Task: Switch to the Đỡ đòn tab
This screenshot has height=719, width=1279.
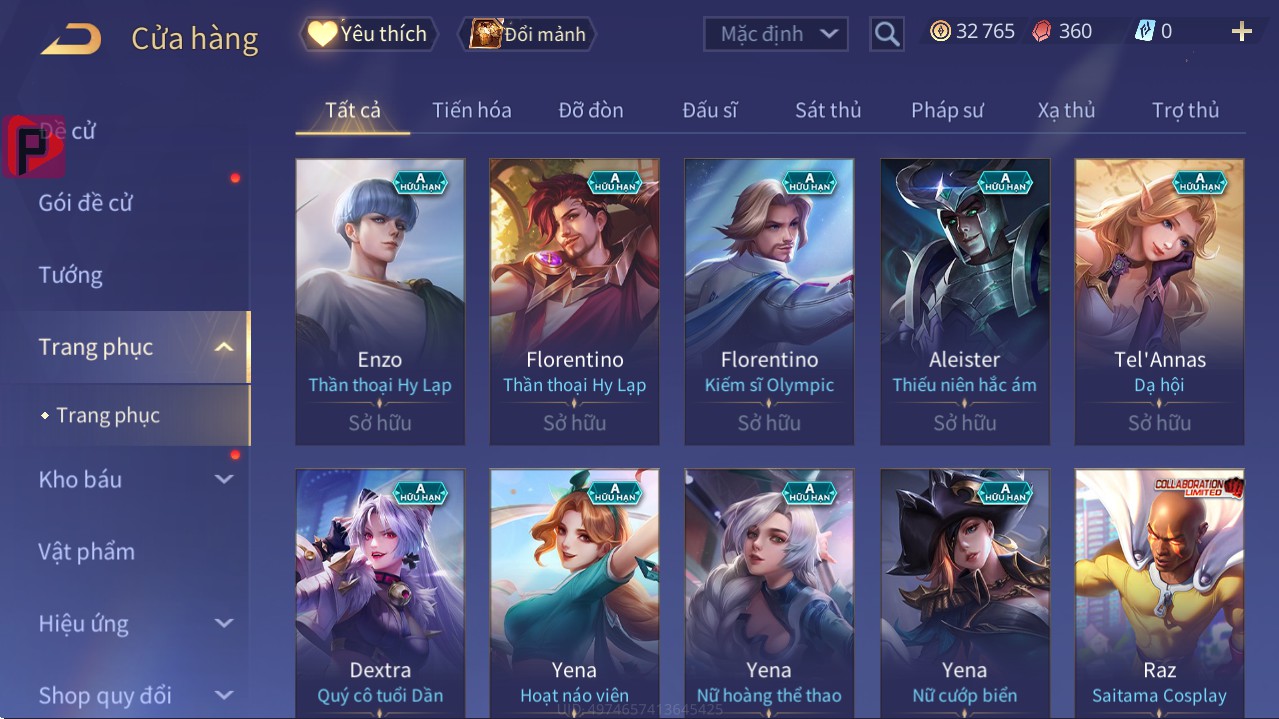Action: pyautogui.click(x=590, y=110)
